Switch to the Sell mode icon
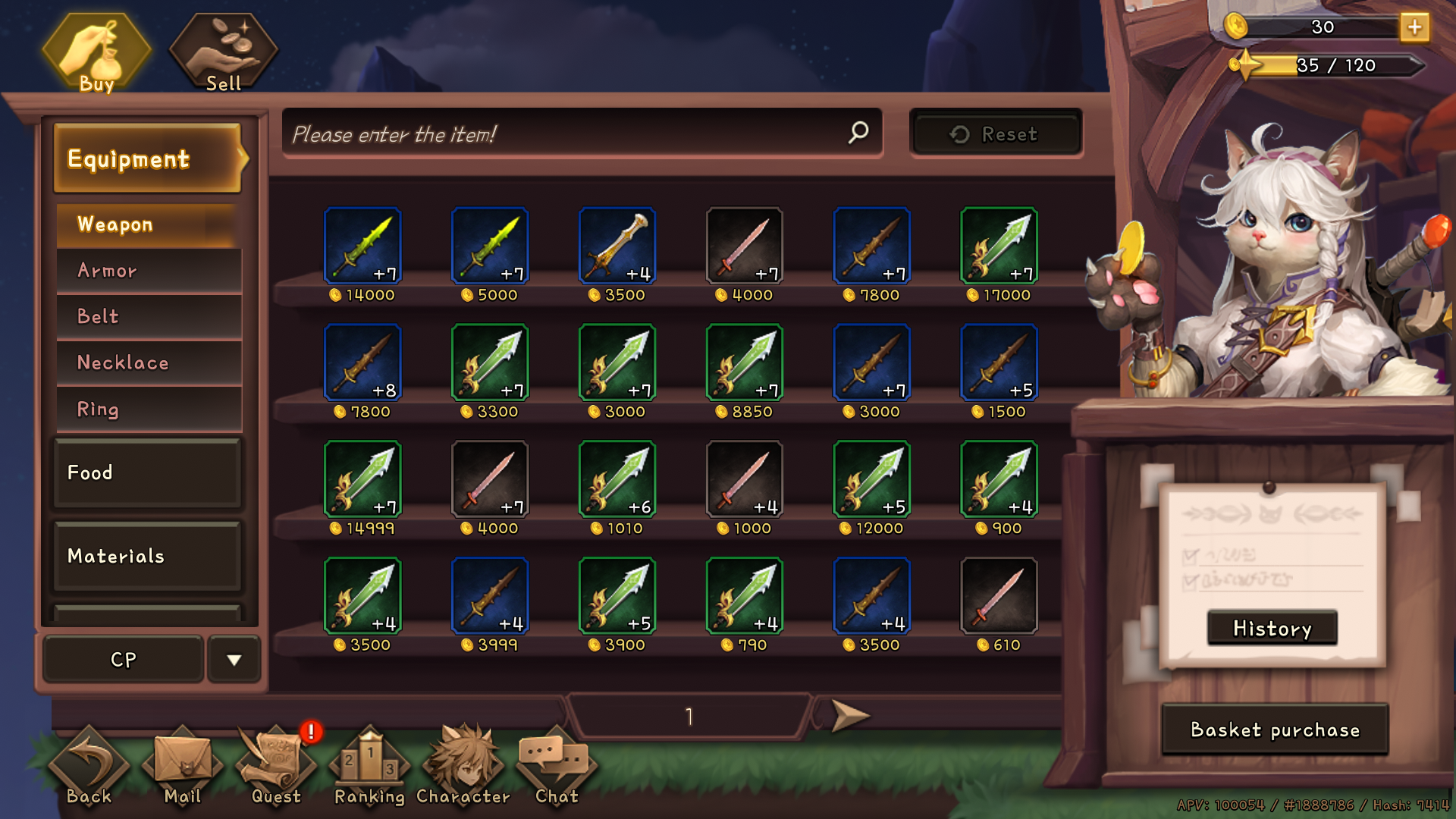 pos(221,45)
